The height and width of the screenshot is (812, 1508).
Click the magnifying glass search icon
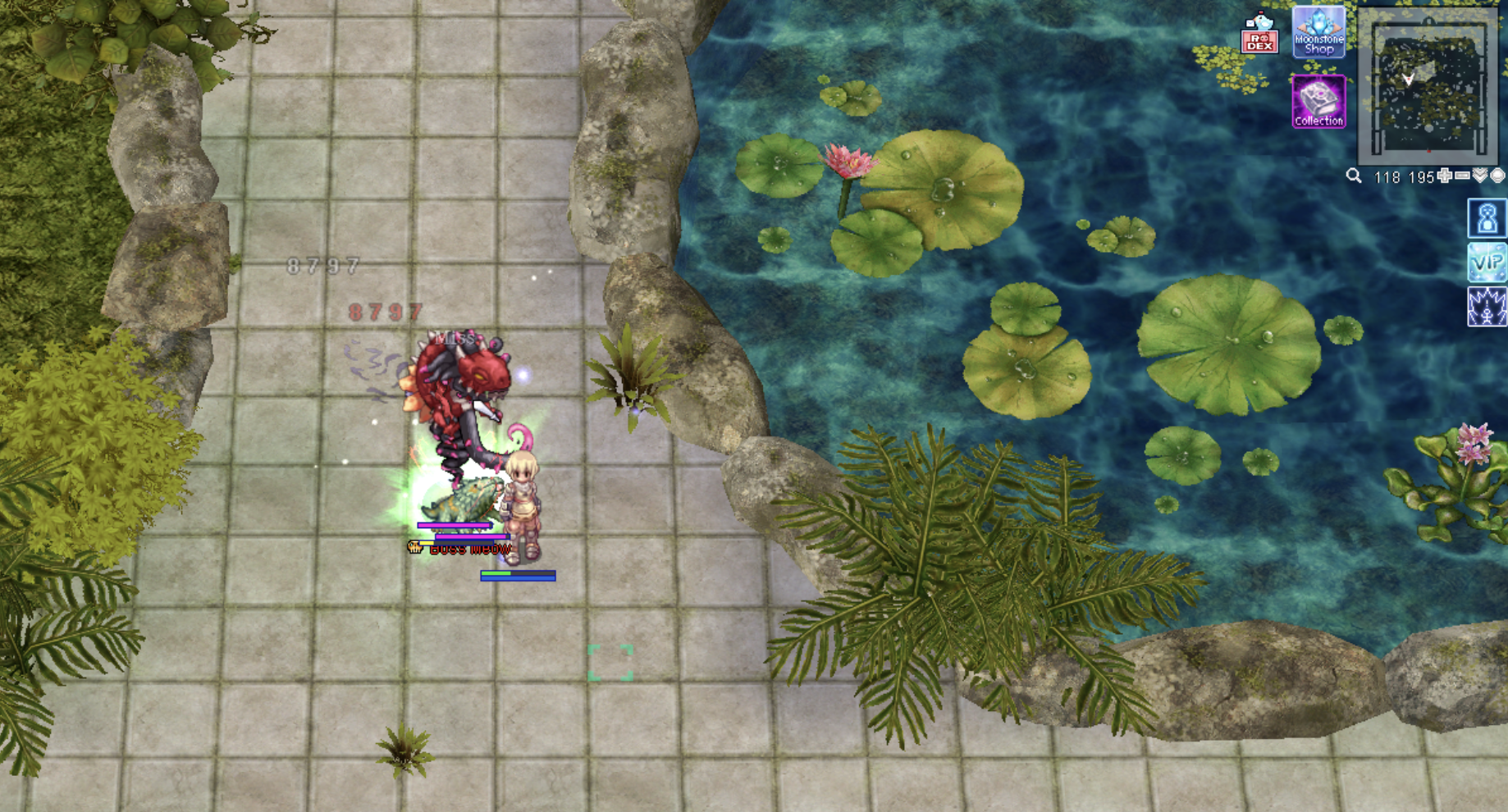coord(1354,176)
